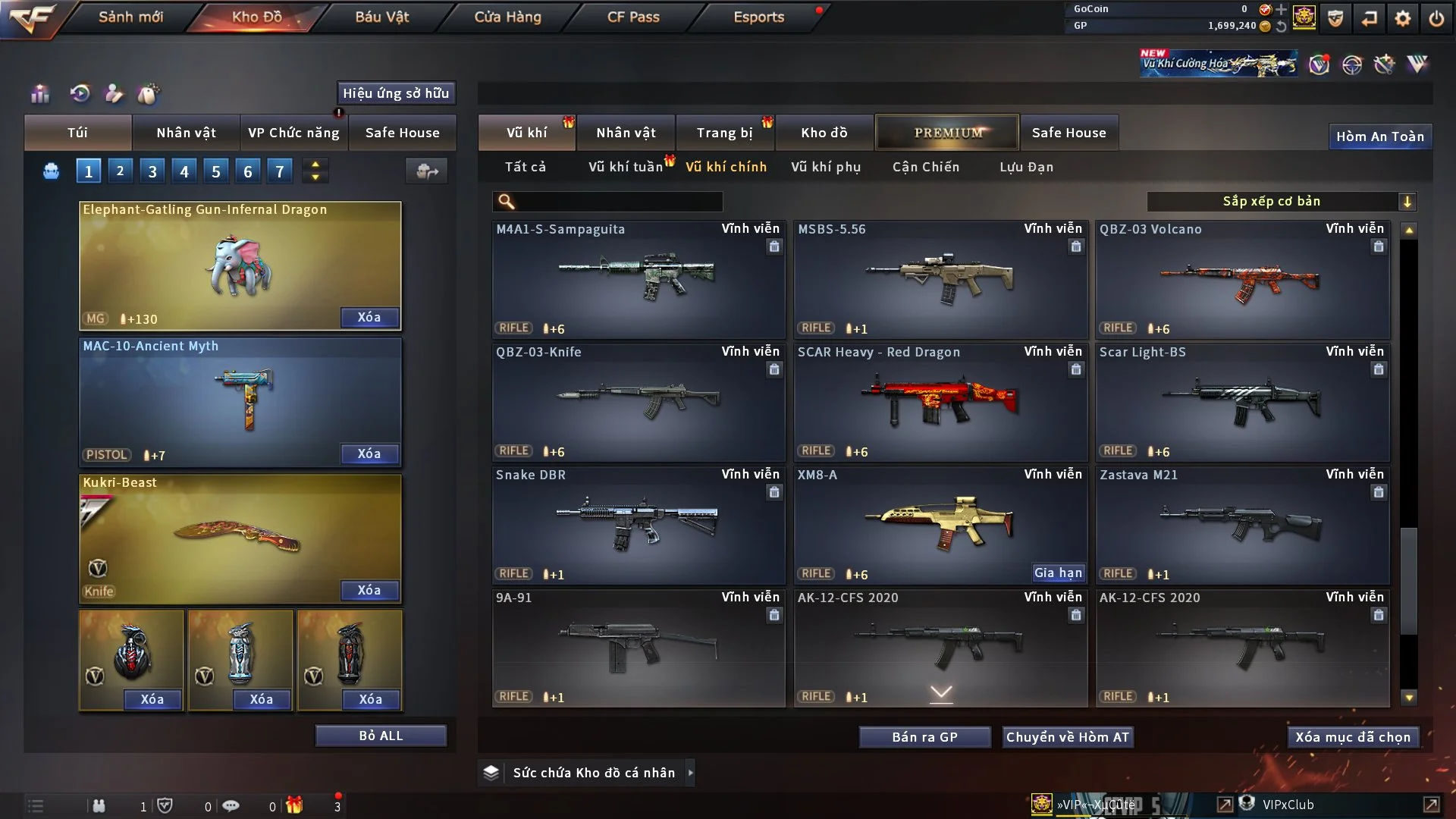Open the CF Pass menu
Viewport: 1456px width, 819px height.
(633, 17)
